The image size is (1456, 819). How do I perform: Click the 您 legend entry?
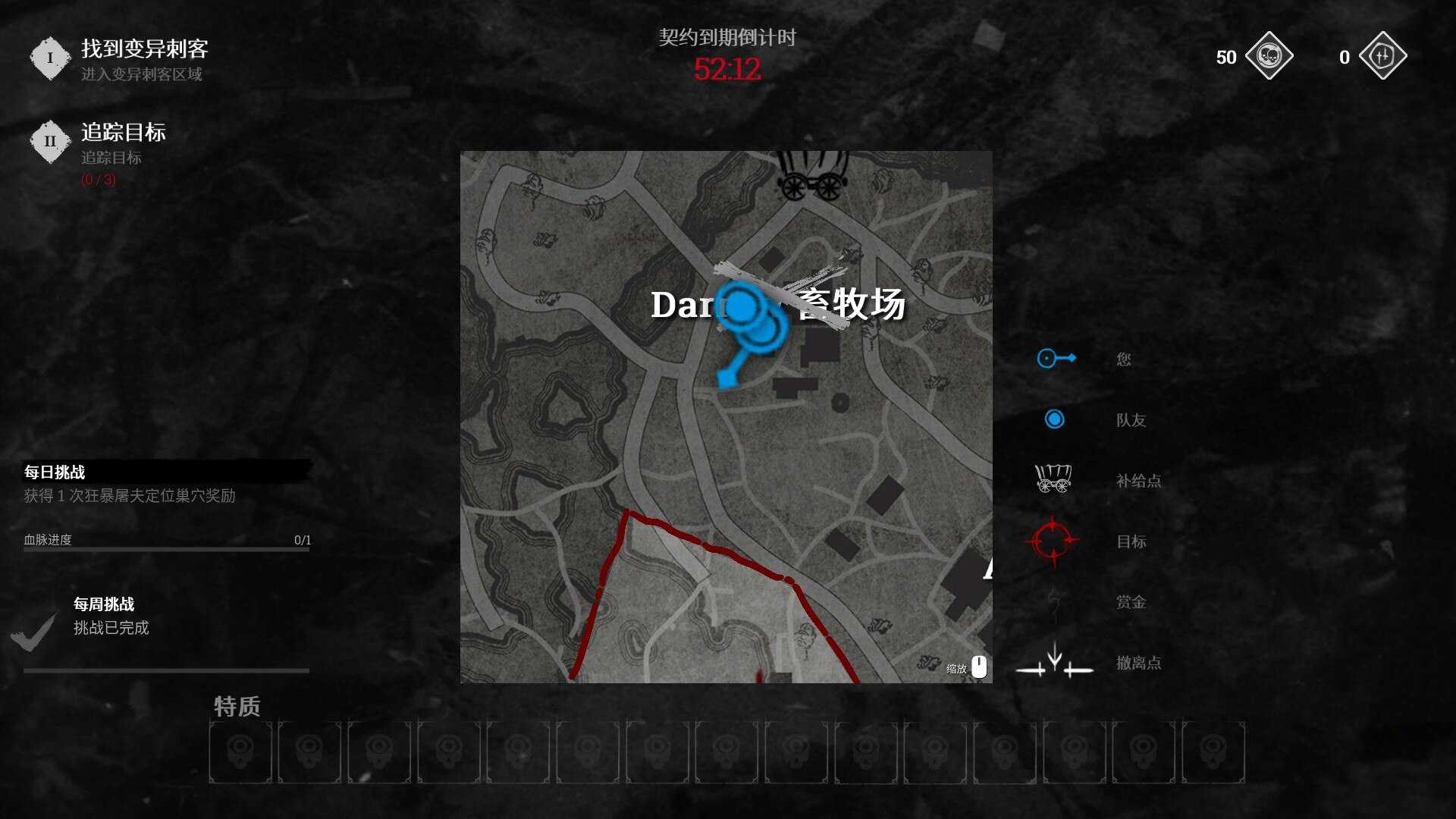pos(1122,359)
